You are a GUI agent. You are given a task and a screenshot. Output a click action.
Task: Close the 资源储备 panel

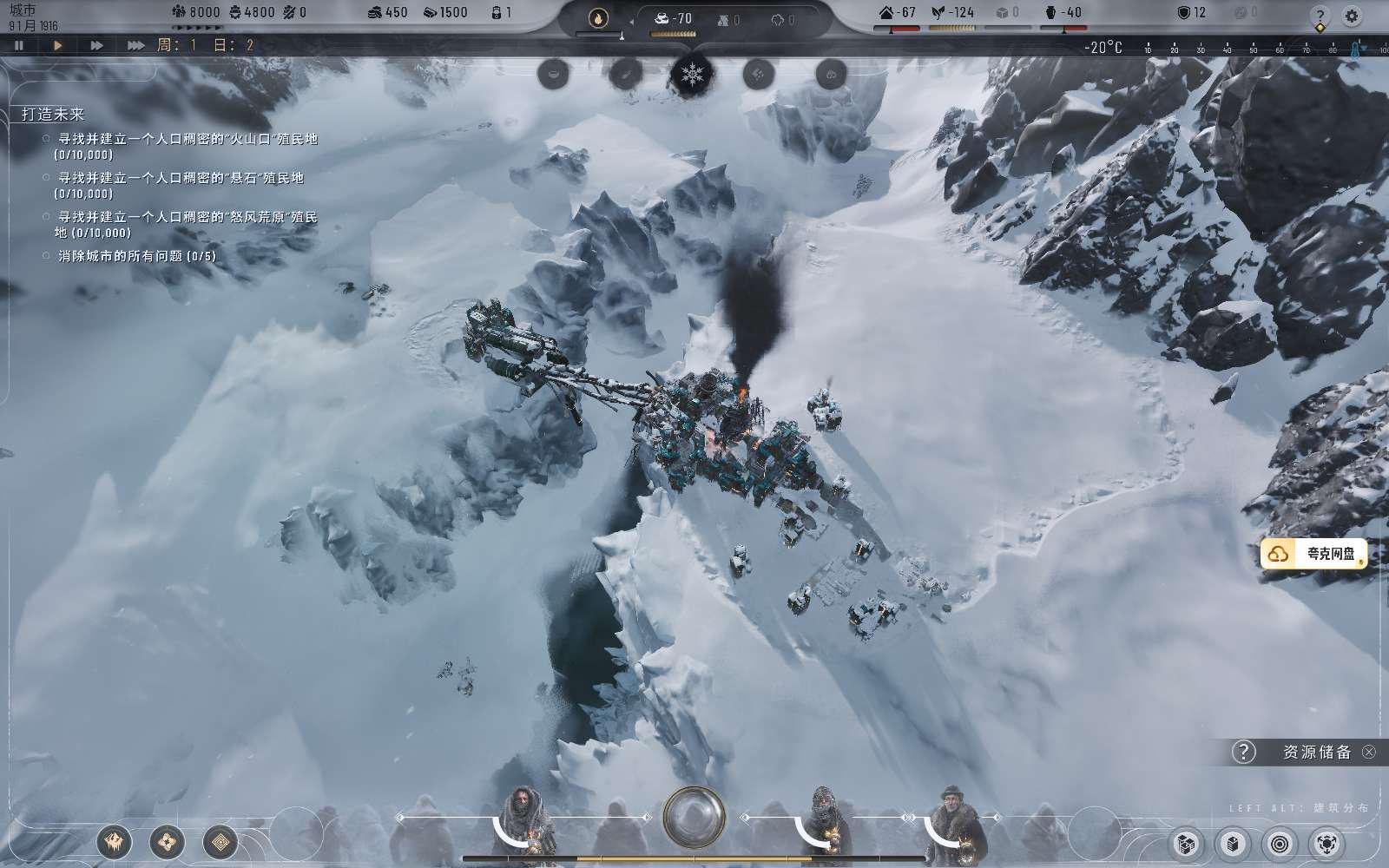click(x=1369, y=752)
